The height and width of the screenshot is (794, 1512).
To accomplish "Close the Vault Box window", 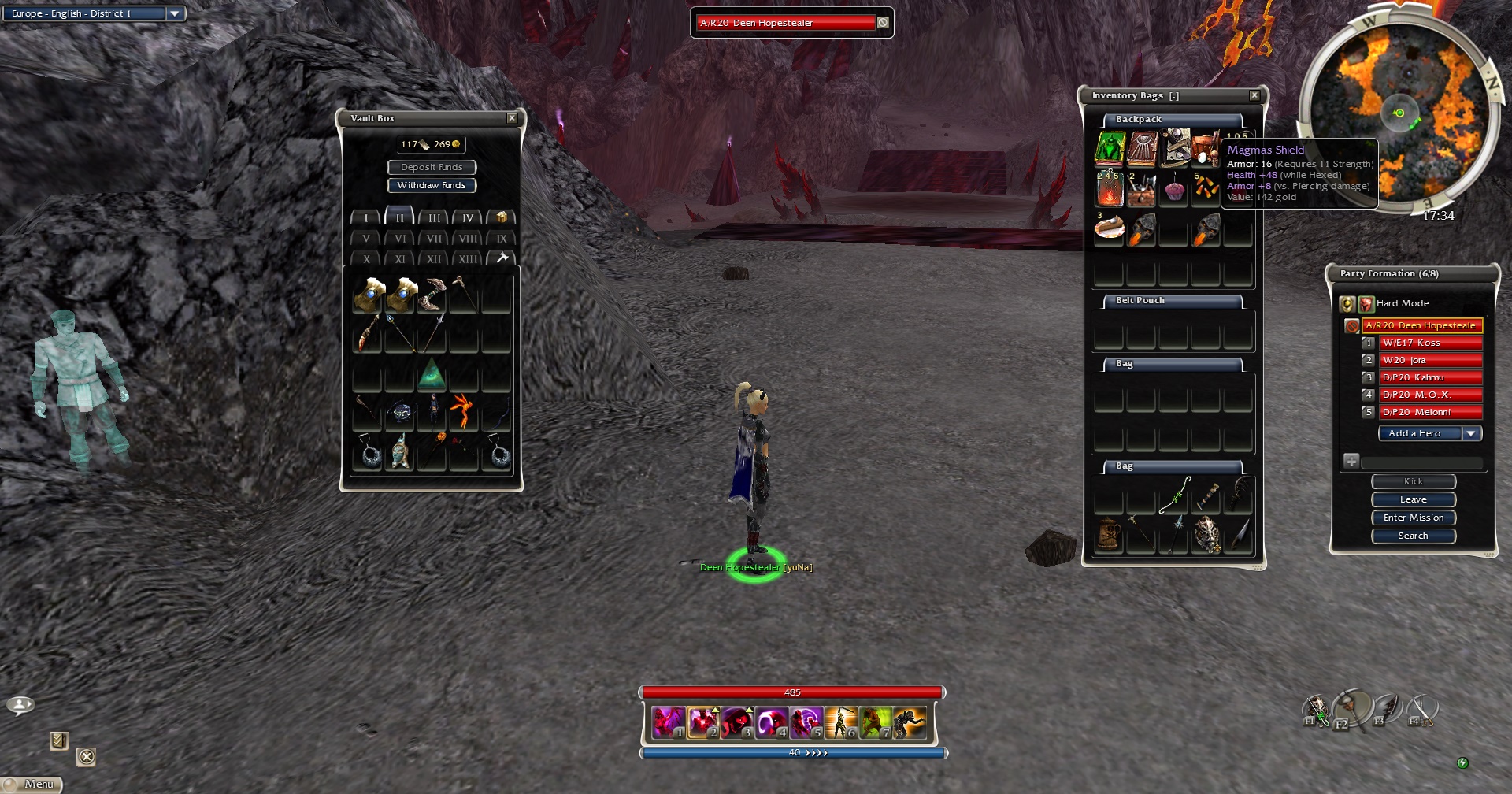I will [512, 118].
